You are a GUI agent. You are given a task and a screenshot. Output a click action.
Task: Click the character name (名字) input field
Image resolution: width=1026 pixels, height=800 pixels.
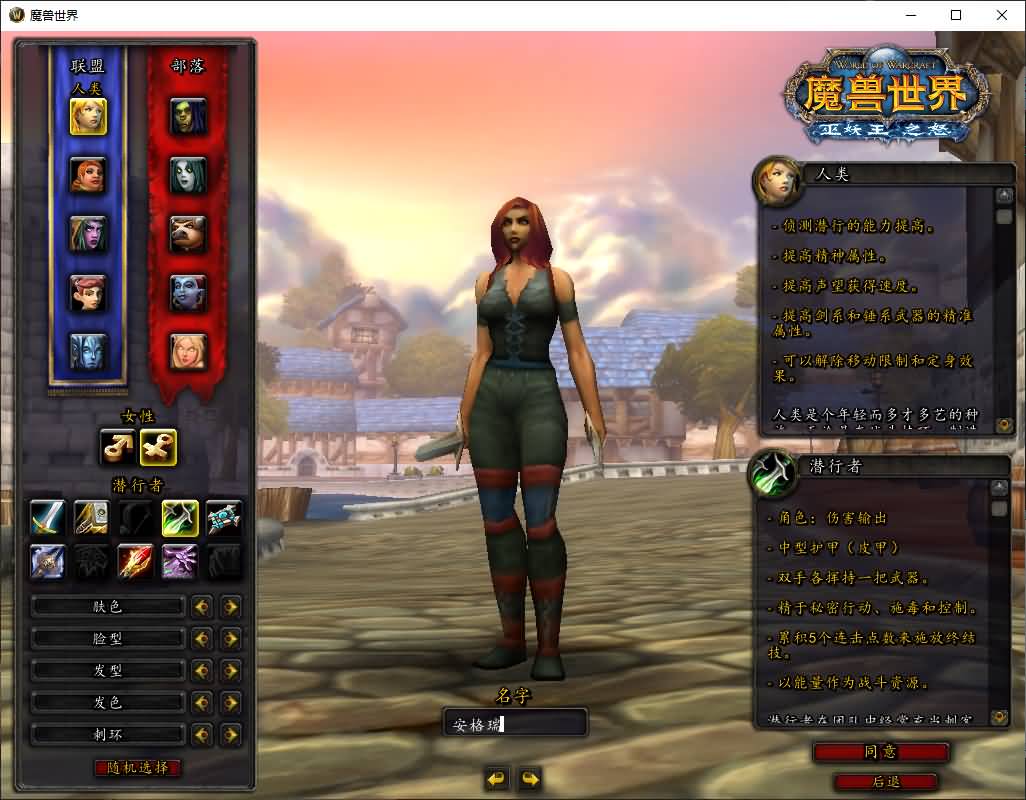[514, 723]
